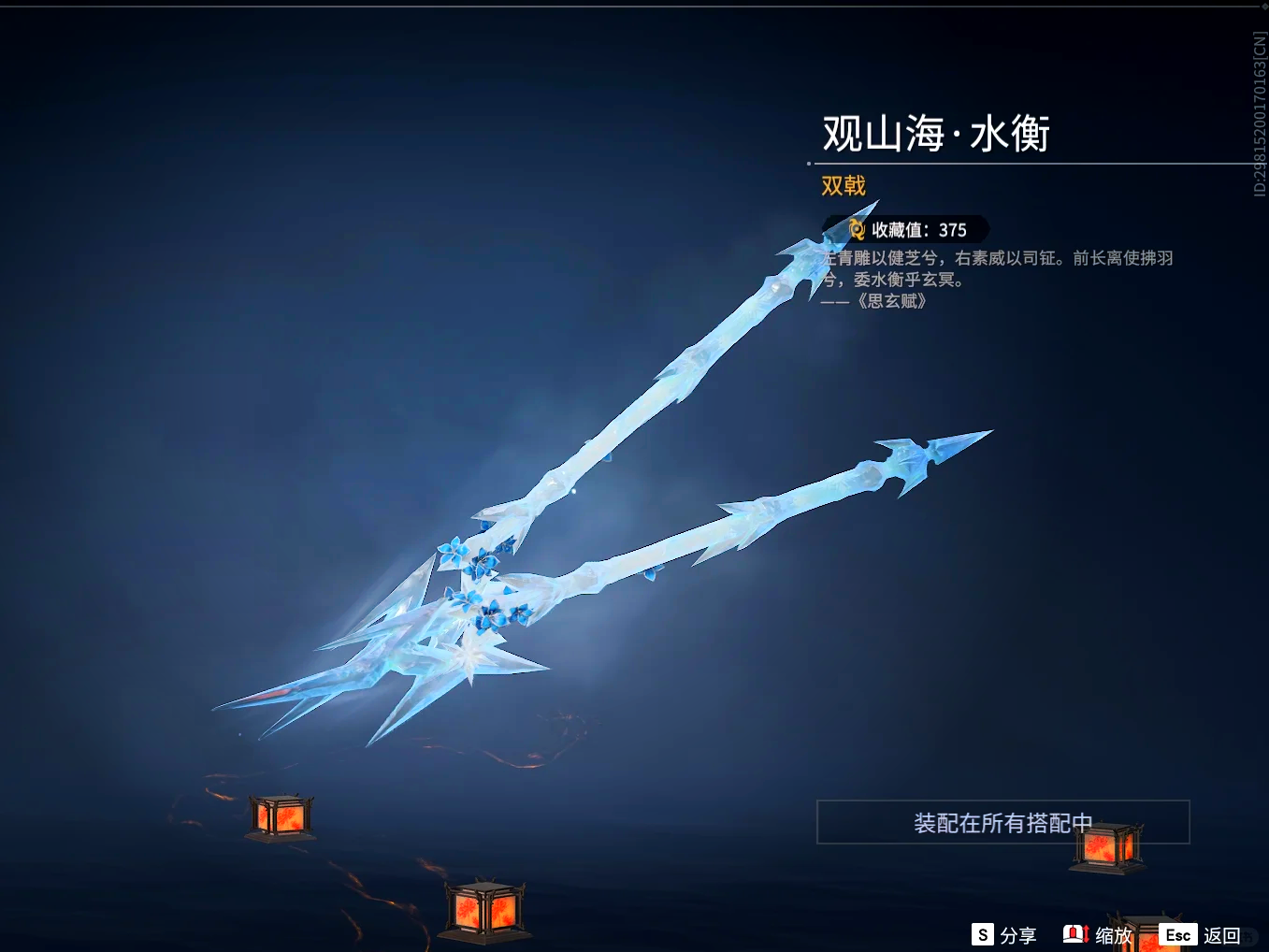Click the Esc key return shortcut icon
The width and height of the screenshot is (1269, 952).
click(x=1178, y=934)
